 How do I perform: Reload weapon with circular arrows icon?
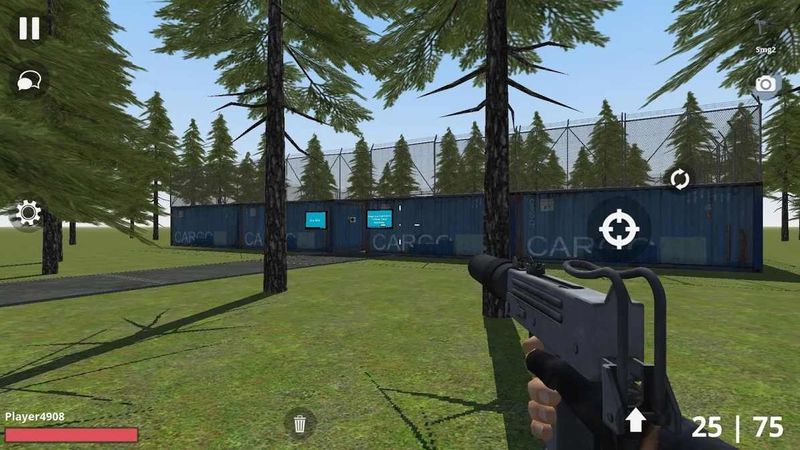(x=679, y=179)
